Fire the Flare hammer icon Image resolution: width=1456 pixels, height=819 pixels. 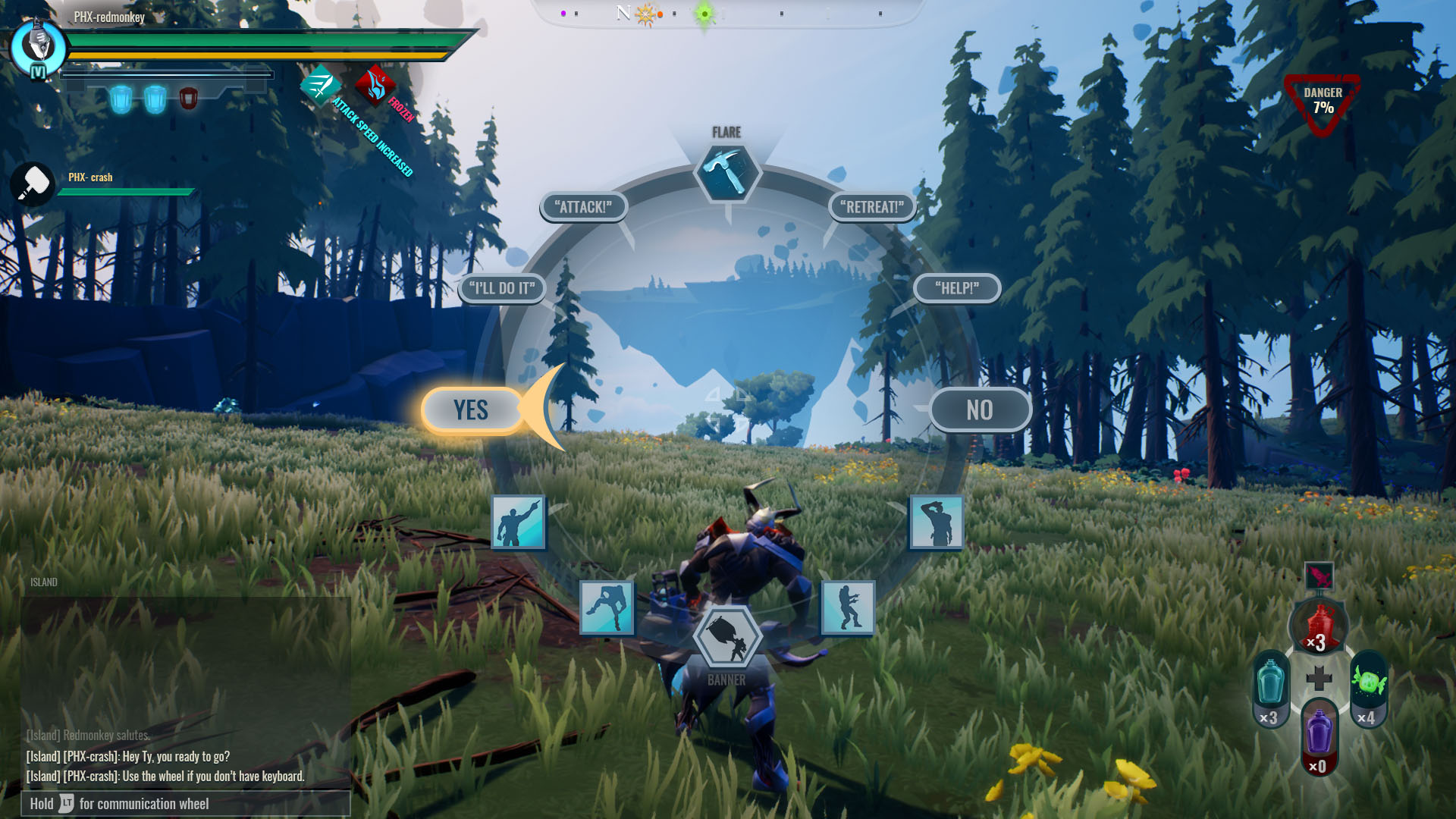tap(727, 173)
